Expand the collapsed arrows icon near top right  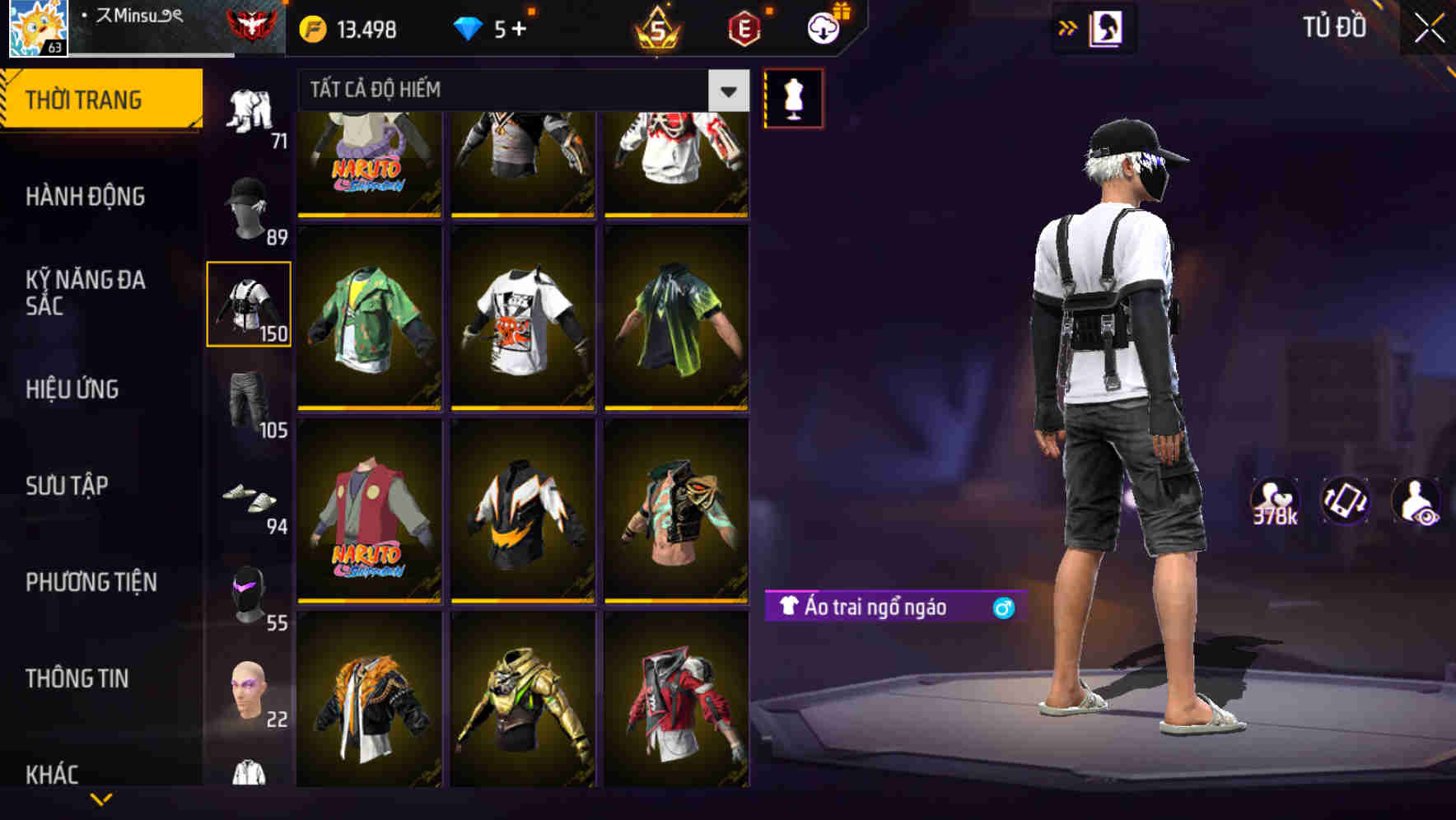[1068, 27]
